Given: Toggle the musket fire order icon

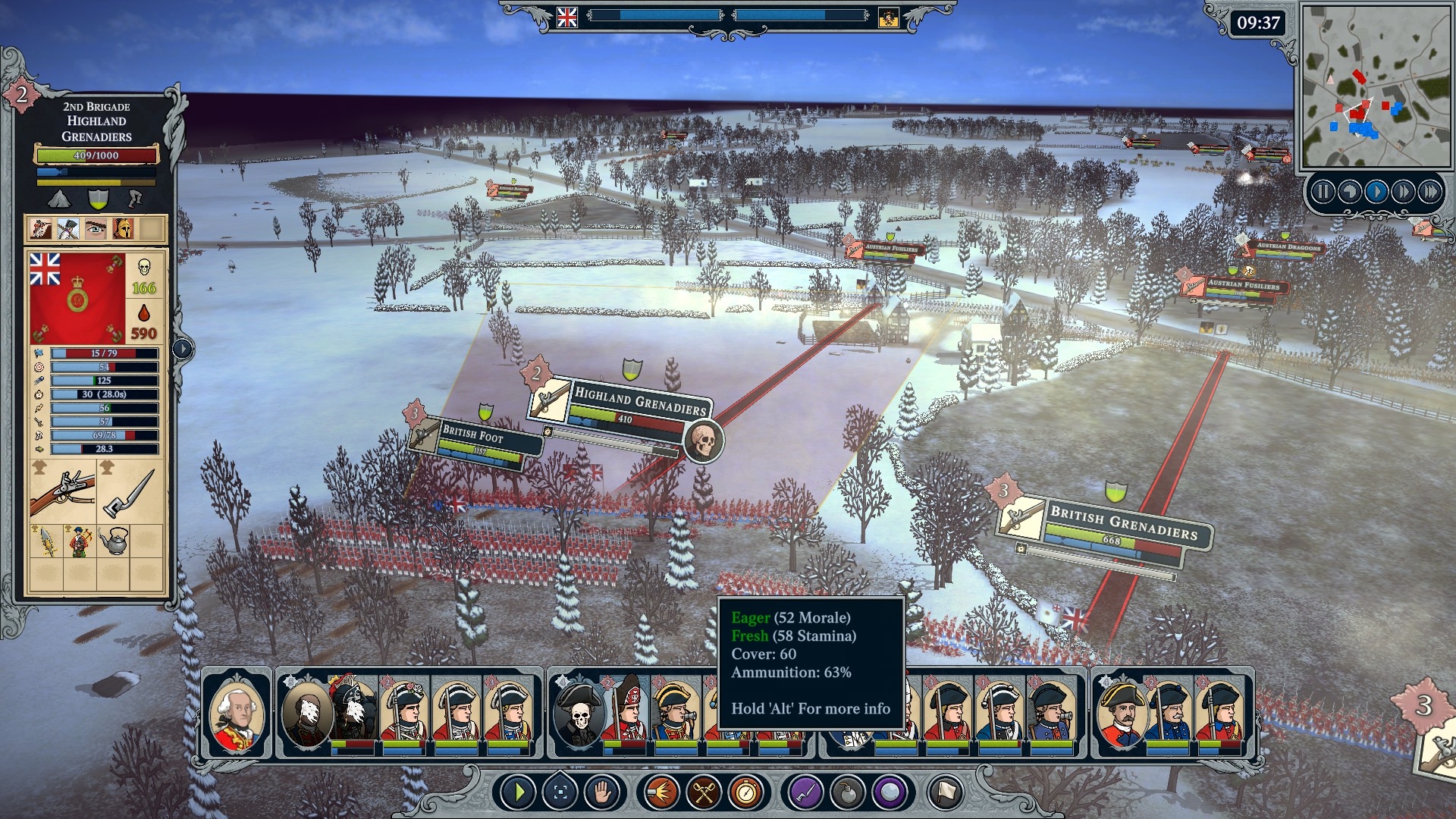Looking at the screenshot, I should (x=661, y=793).
